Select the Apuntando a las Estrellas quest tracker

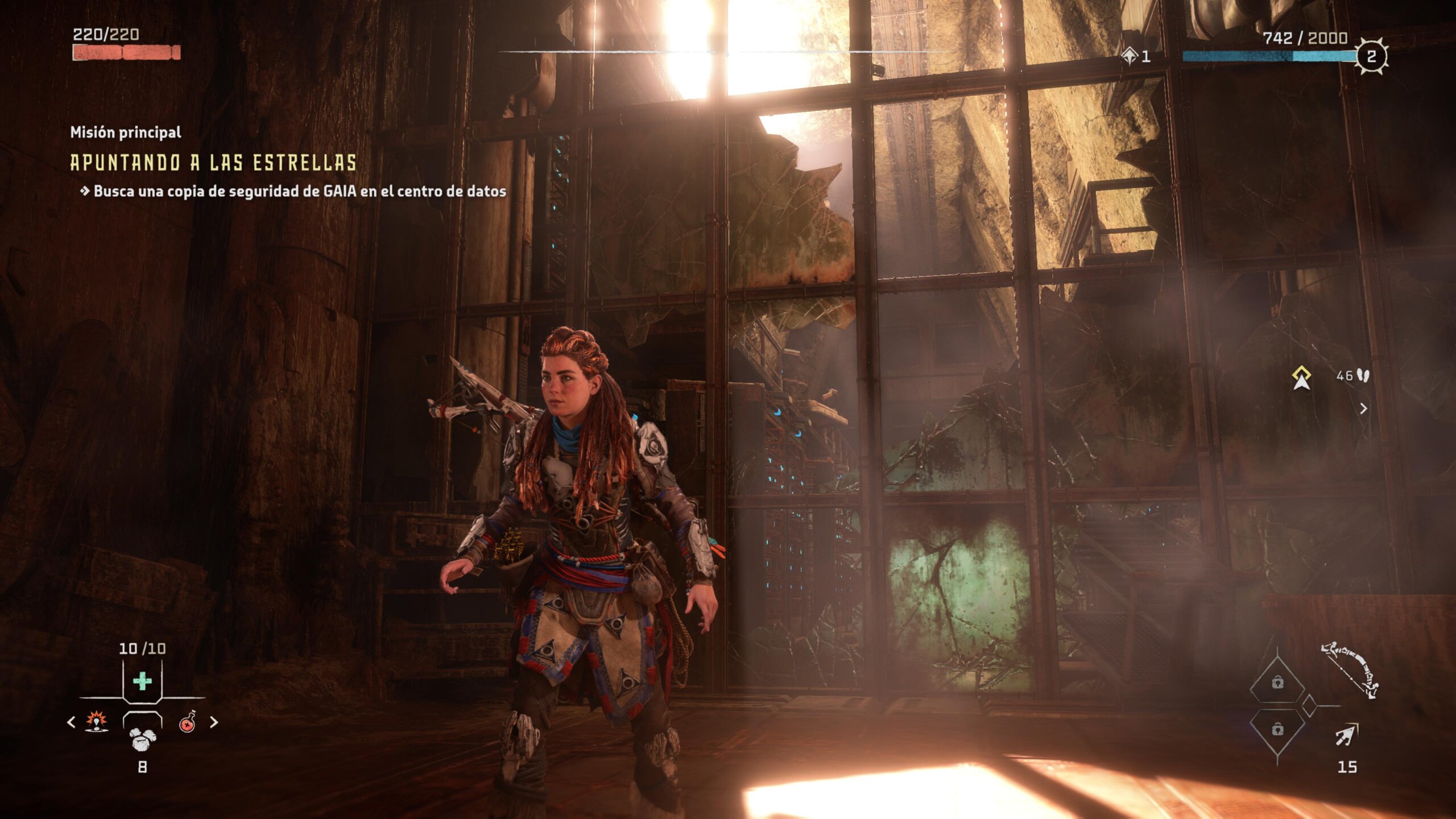(x=213, y=163)
